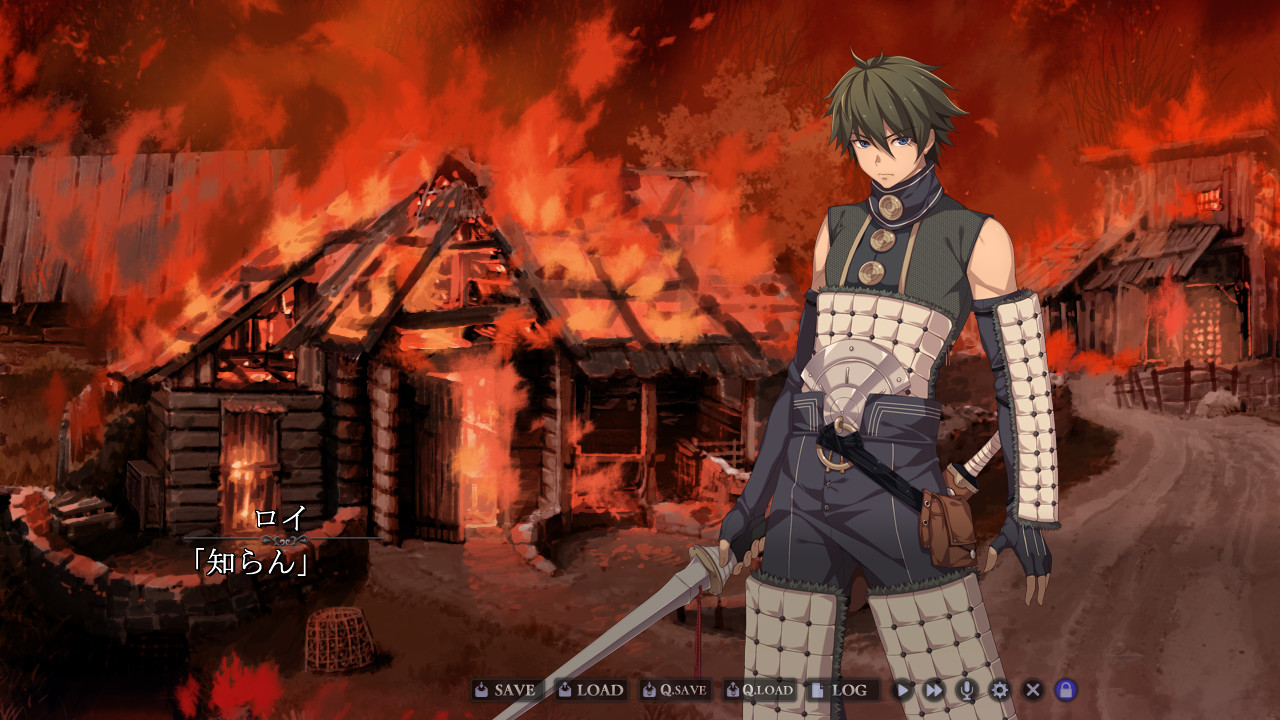Viewport: 1280px width, 720px height.
Task: Perform a quick save with Q.SAVE
Action: 675,690
